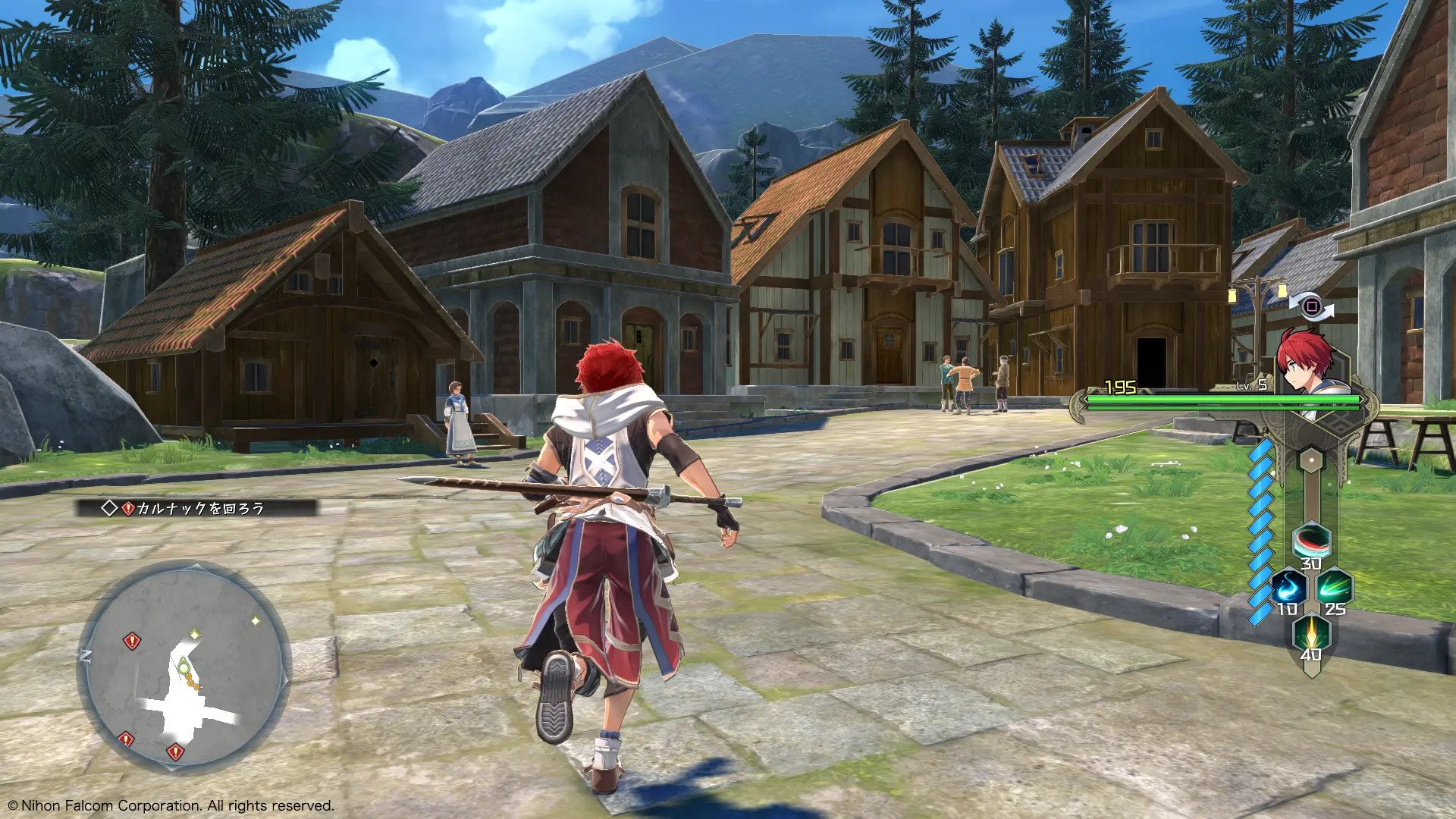Screen dimensions: 1456x819
Task: Use the blue swirl skill costing 10
Action: 1288,587
